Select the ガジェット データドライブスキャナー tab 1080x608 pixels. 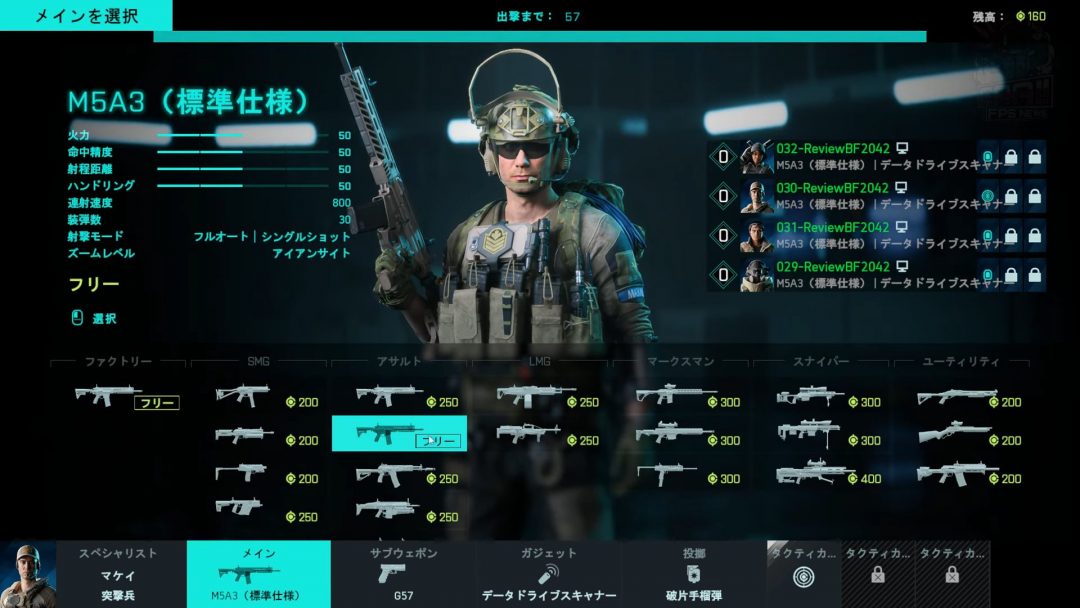548,574
